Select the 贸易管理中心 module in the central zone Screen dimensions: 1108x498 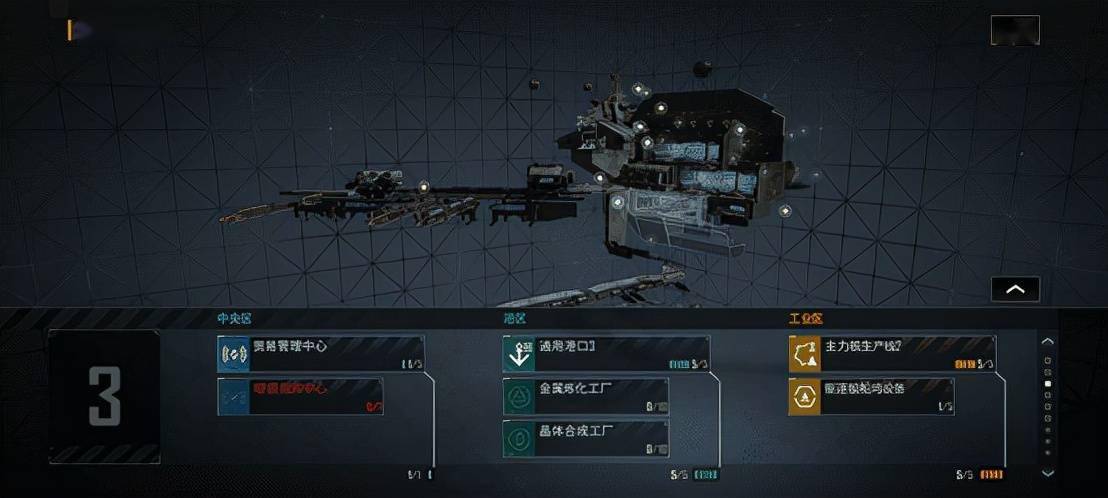point(320,353)
